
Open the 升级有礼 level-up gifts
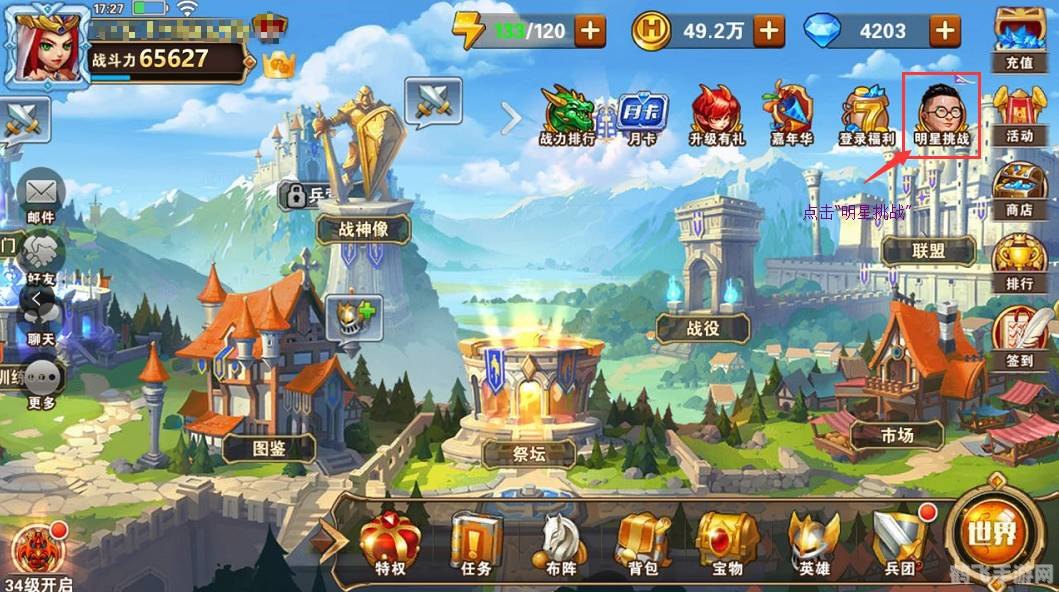click(x=716, y=115)
